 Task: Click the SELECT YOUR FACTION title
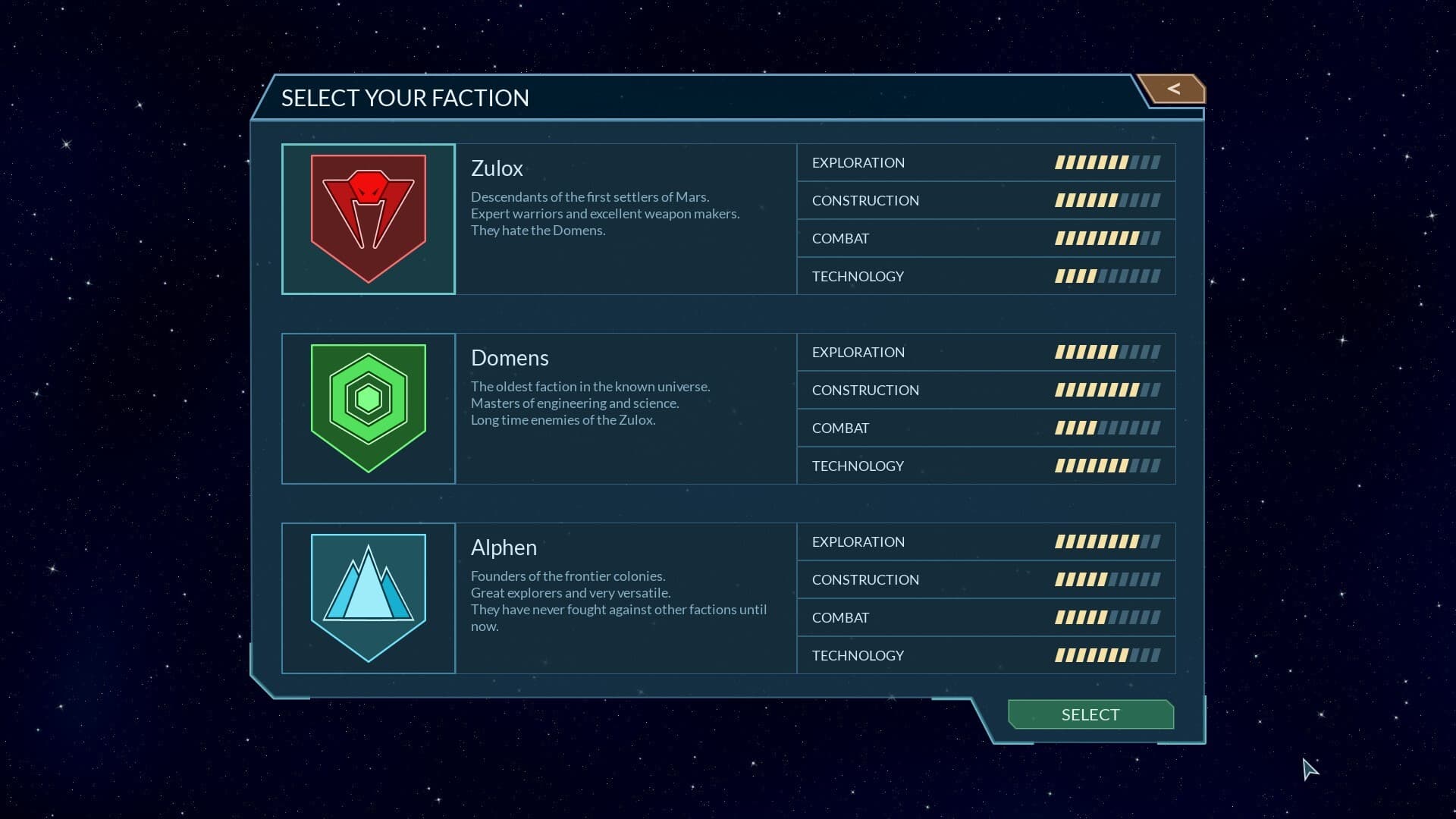click(406, 98)
